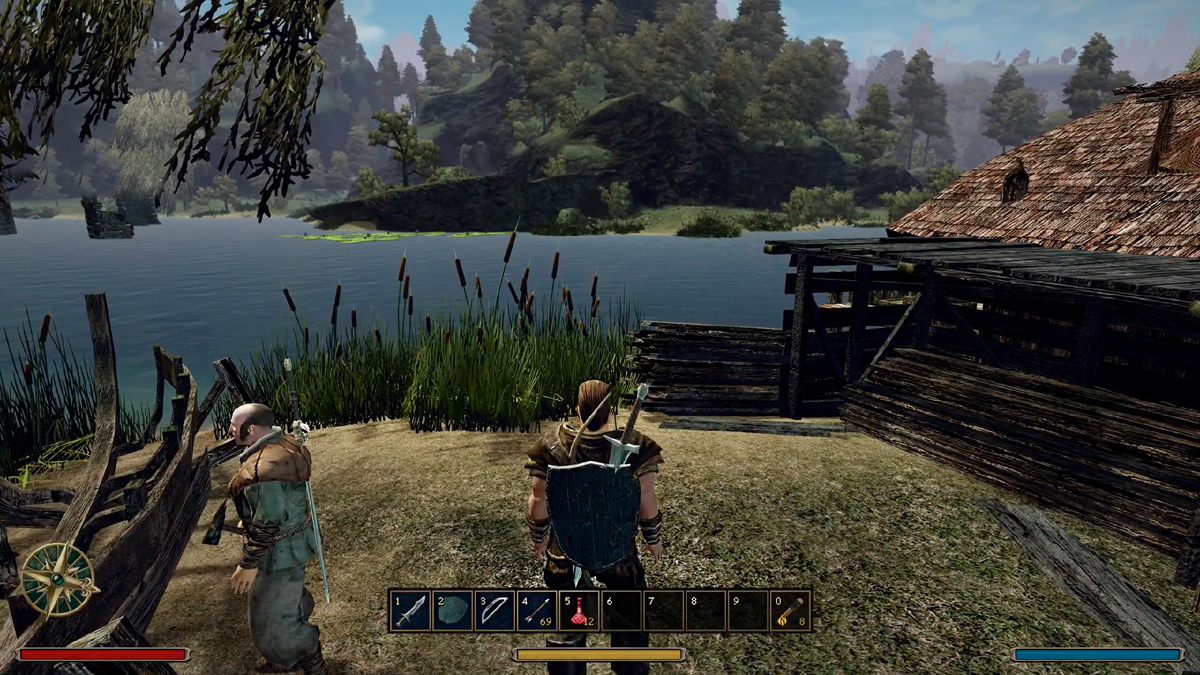Viewport: 1200px width, 675px height.
Task: Equip the shield from hotbar slot 2
Action: (453, 610)
